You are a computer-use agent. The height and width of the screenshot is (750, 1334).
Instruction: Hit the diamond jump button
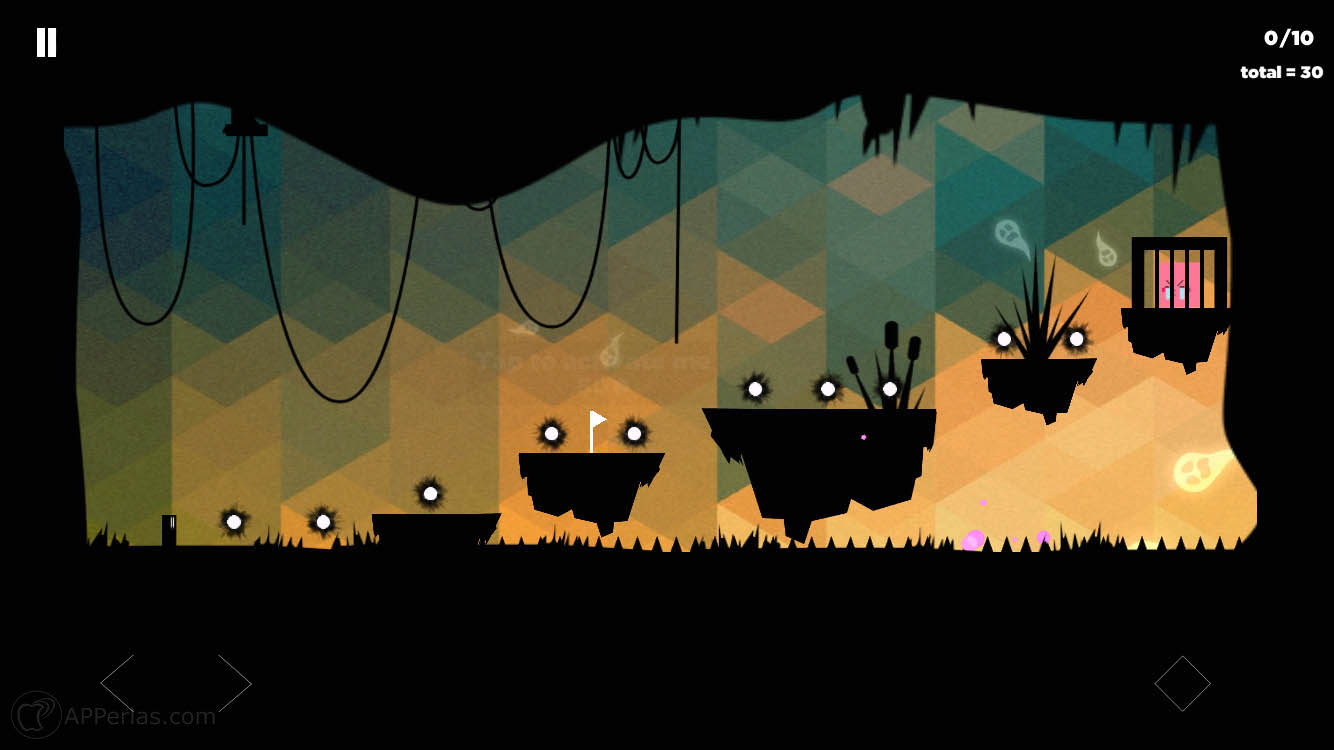click(1182, 684)
